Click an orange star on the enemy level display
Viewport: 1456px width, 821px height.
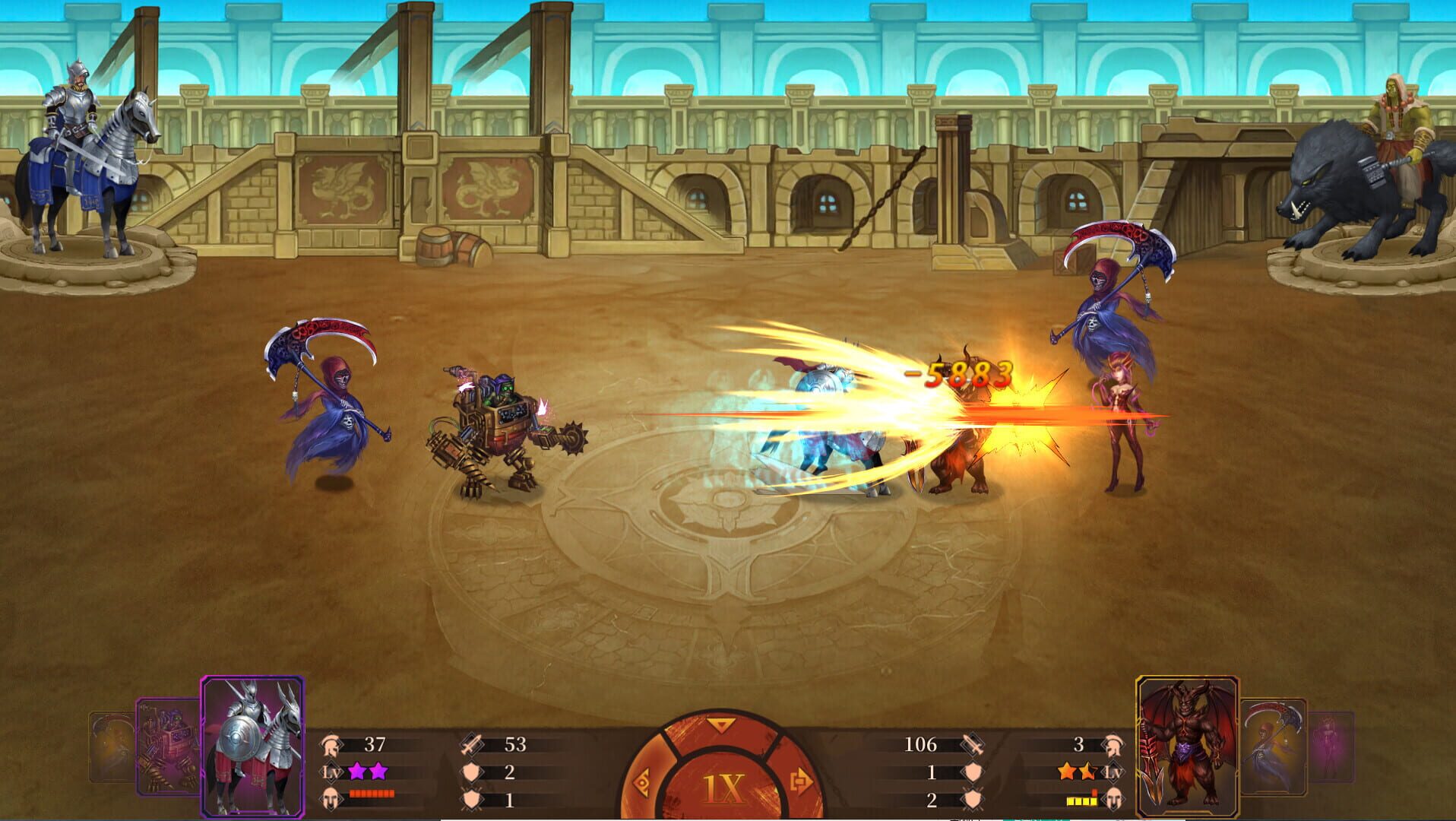coord(1068,772)
